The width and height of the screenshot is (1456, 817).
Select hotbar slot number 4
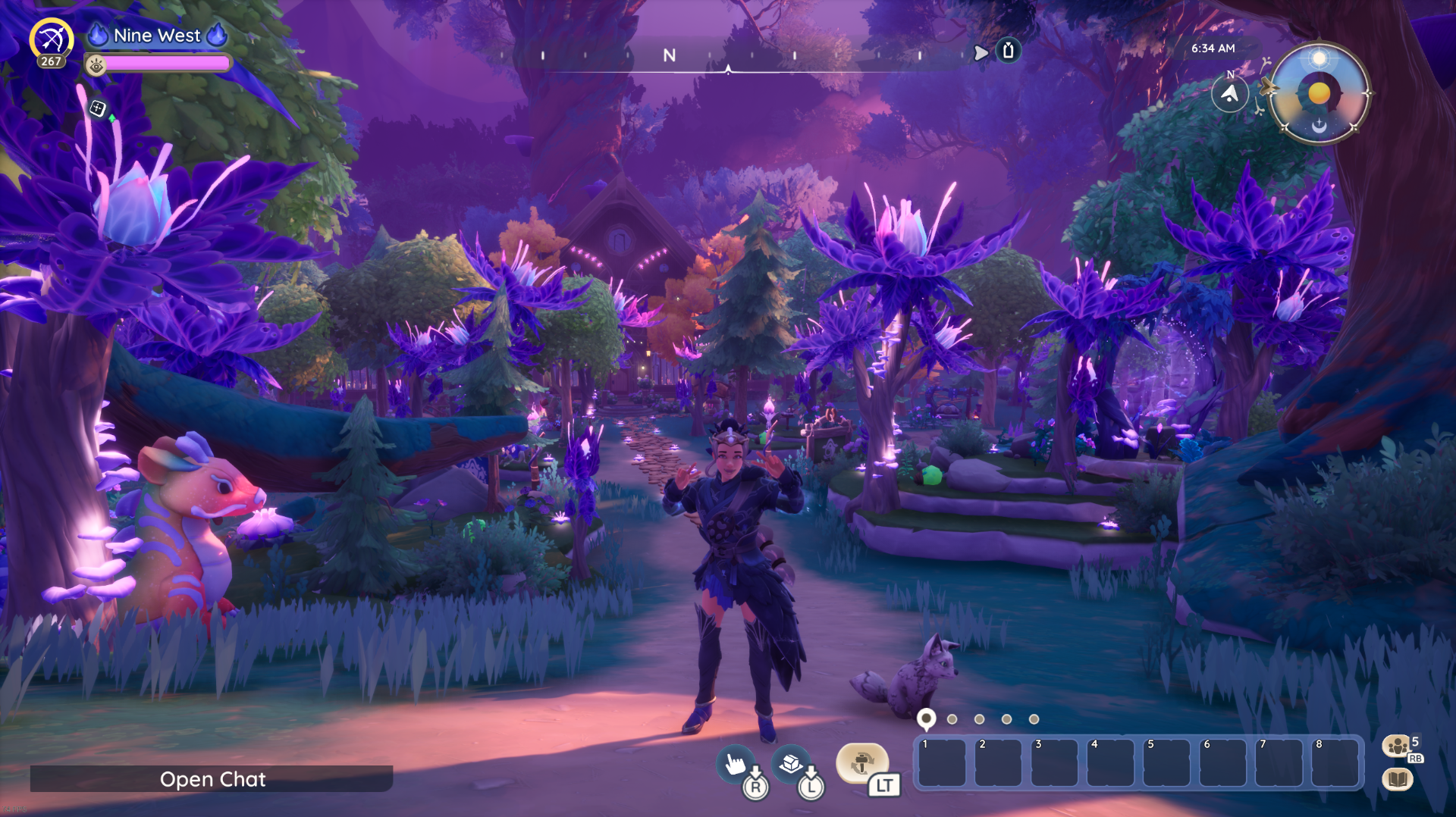[x=1111, y=764]
